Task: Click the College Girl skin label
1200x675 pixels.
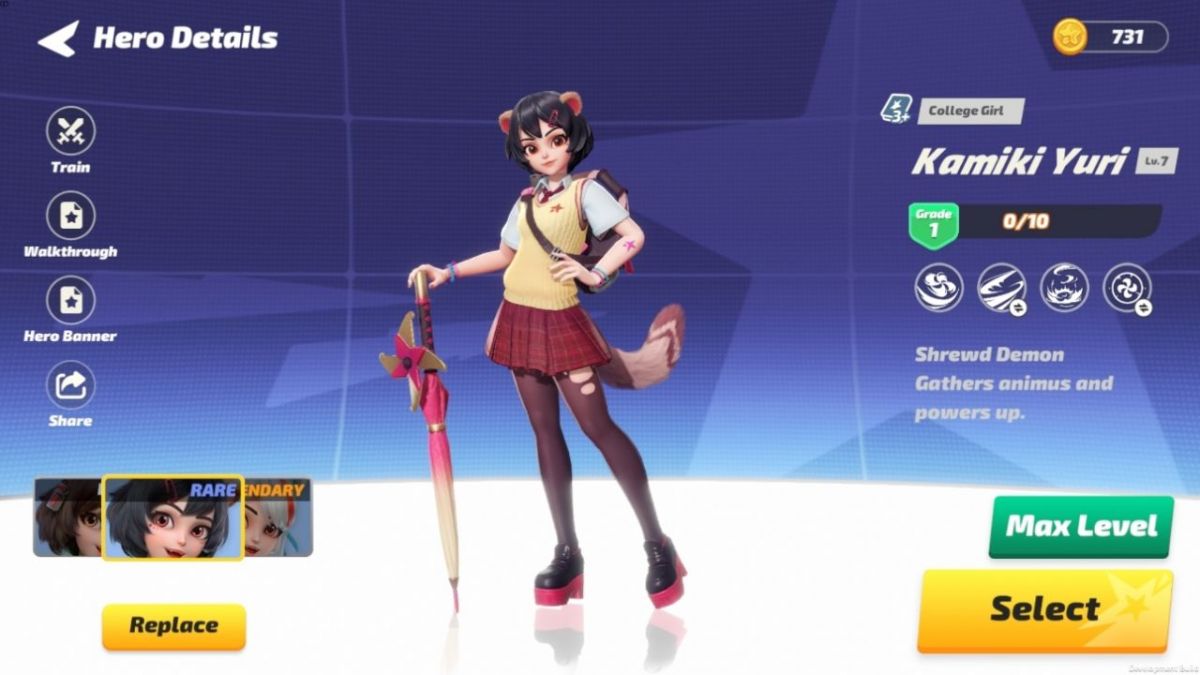Action: tap(965, 111)
